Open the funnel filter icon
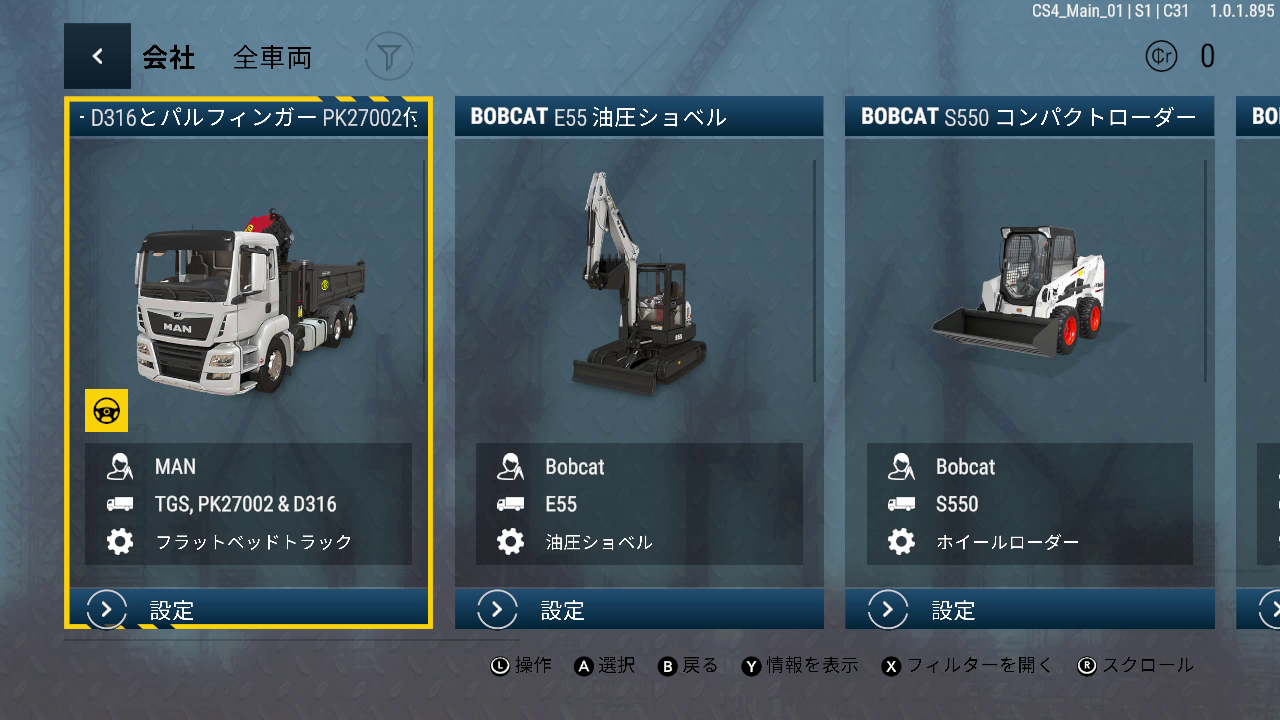The width and height of the screenshot is (1280, 720). [389, 57]
